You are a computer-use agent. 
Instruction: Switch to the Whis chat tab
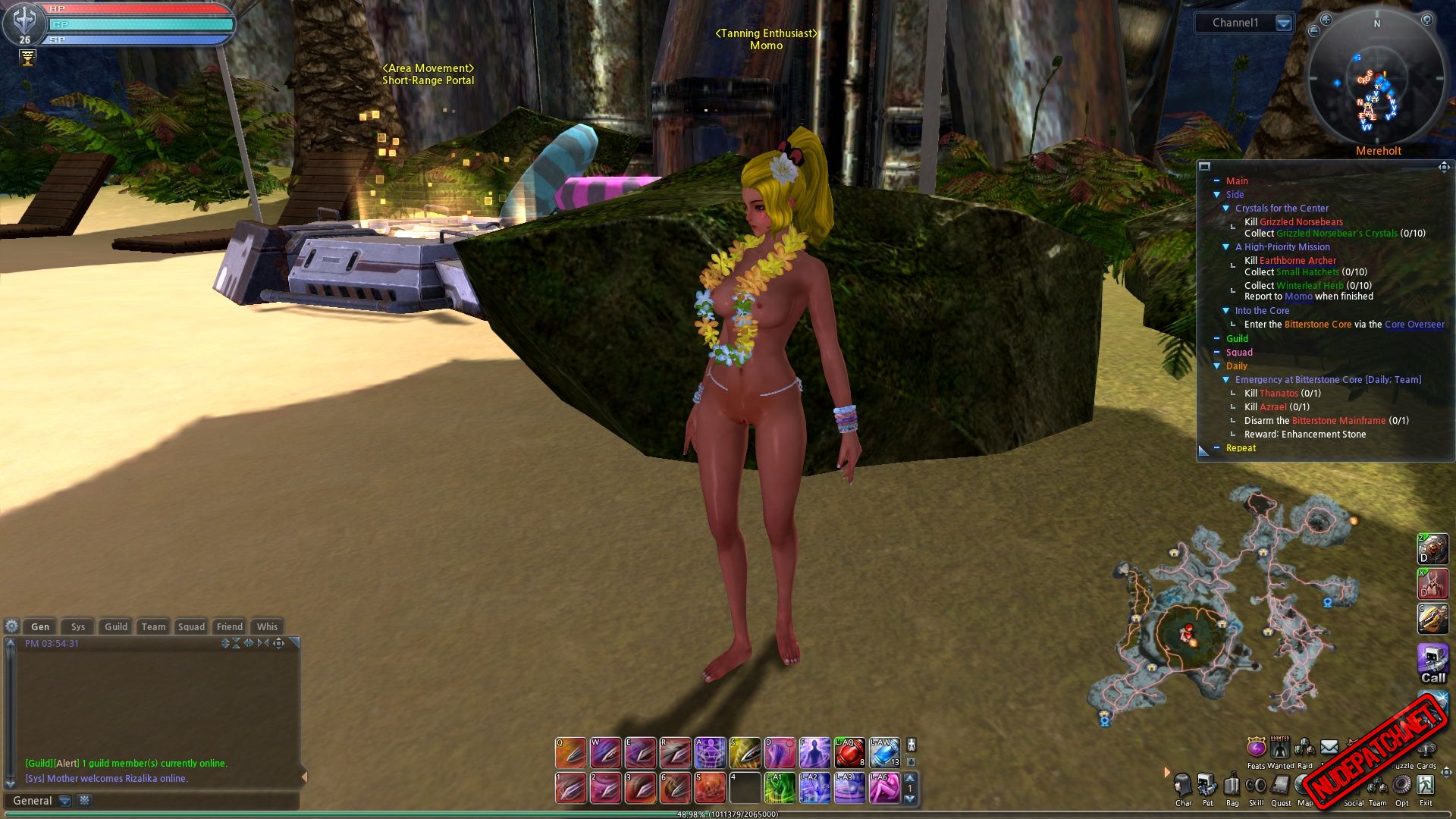click(x=267, y=626)
